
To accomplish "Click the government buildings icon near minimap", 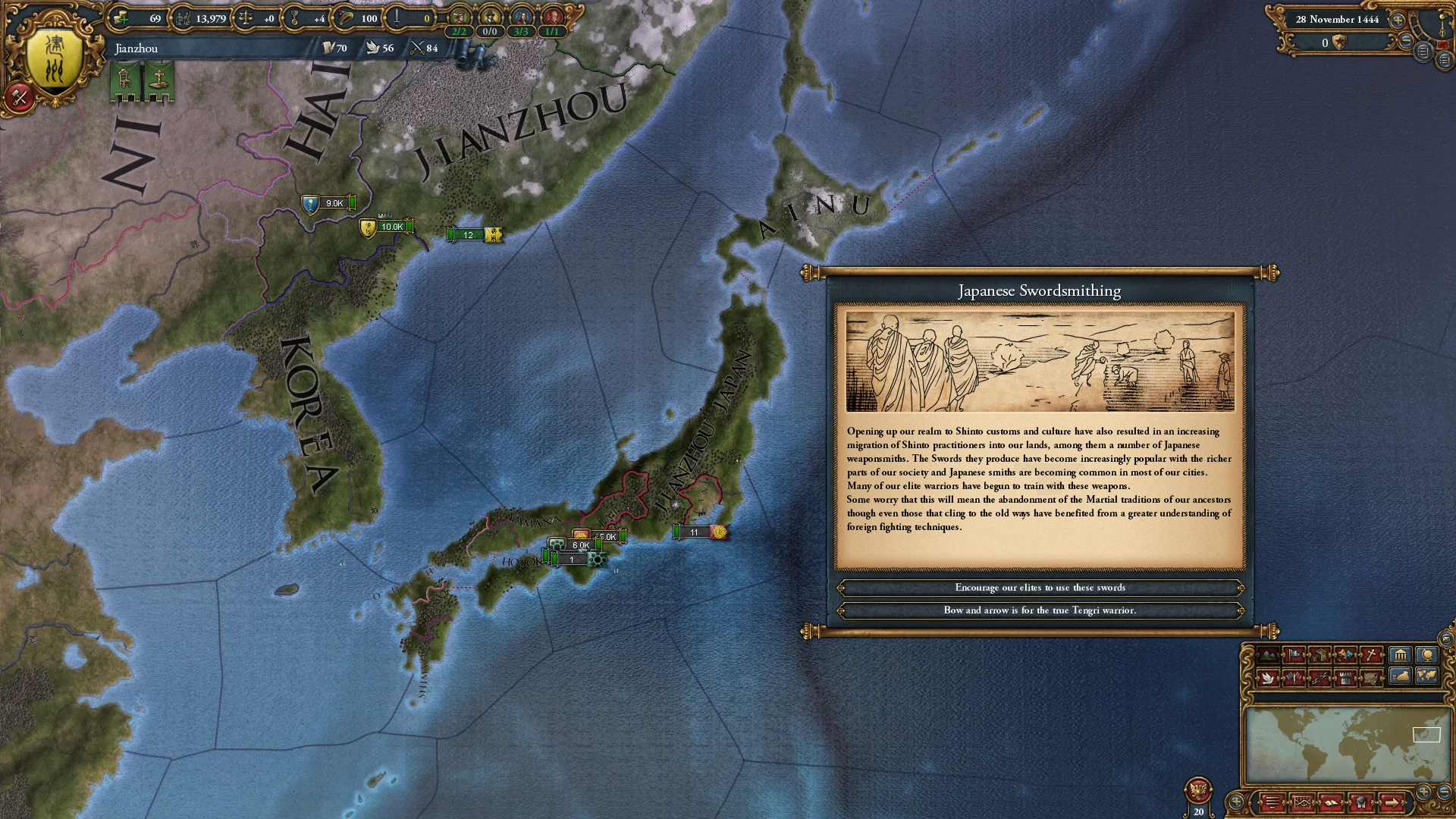I will 1399,654.
